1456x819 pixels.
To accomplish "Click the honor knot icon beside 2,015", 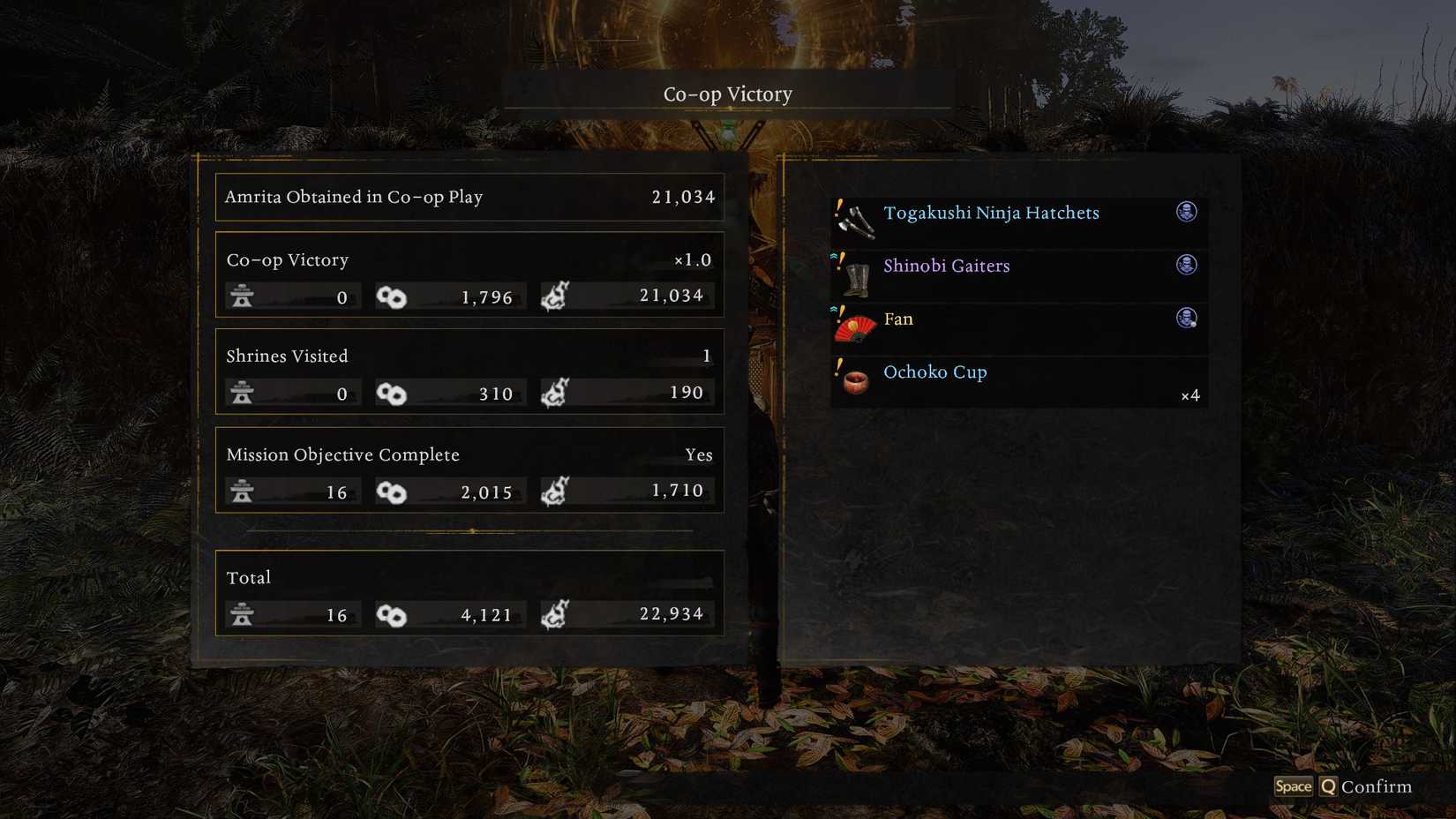I will tap(394, 492).
